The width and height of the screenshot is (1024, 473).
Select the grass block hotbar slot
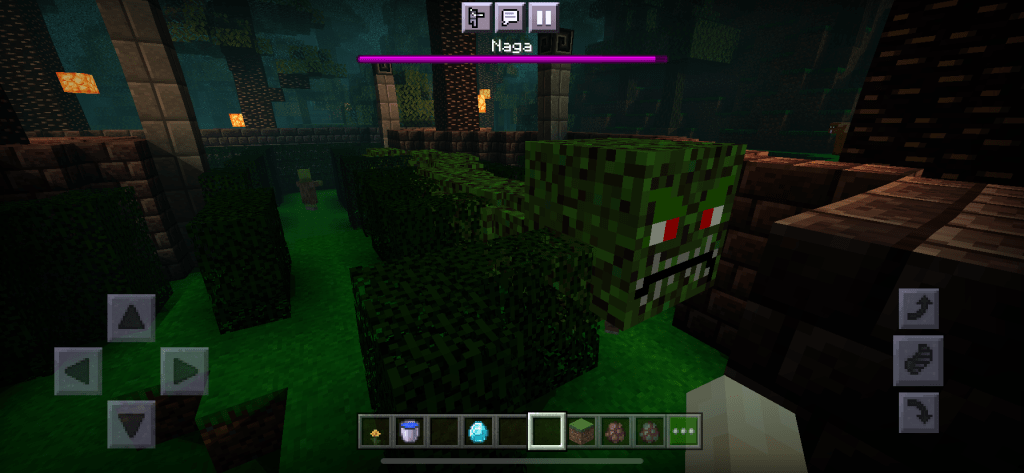click(x=581, y=431)
